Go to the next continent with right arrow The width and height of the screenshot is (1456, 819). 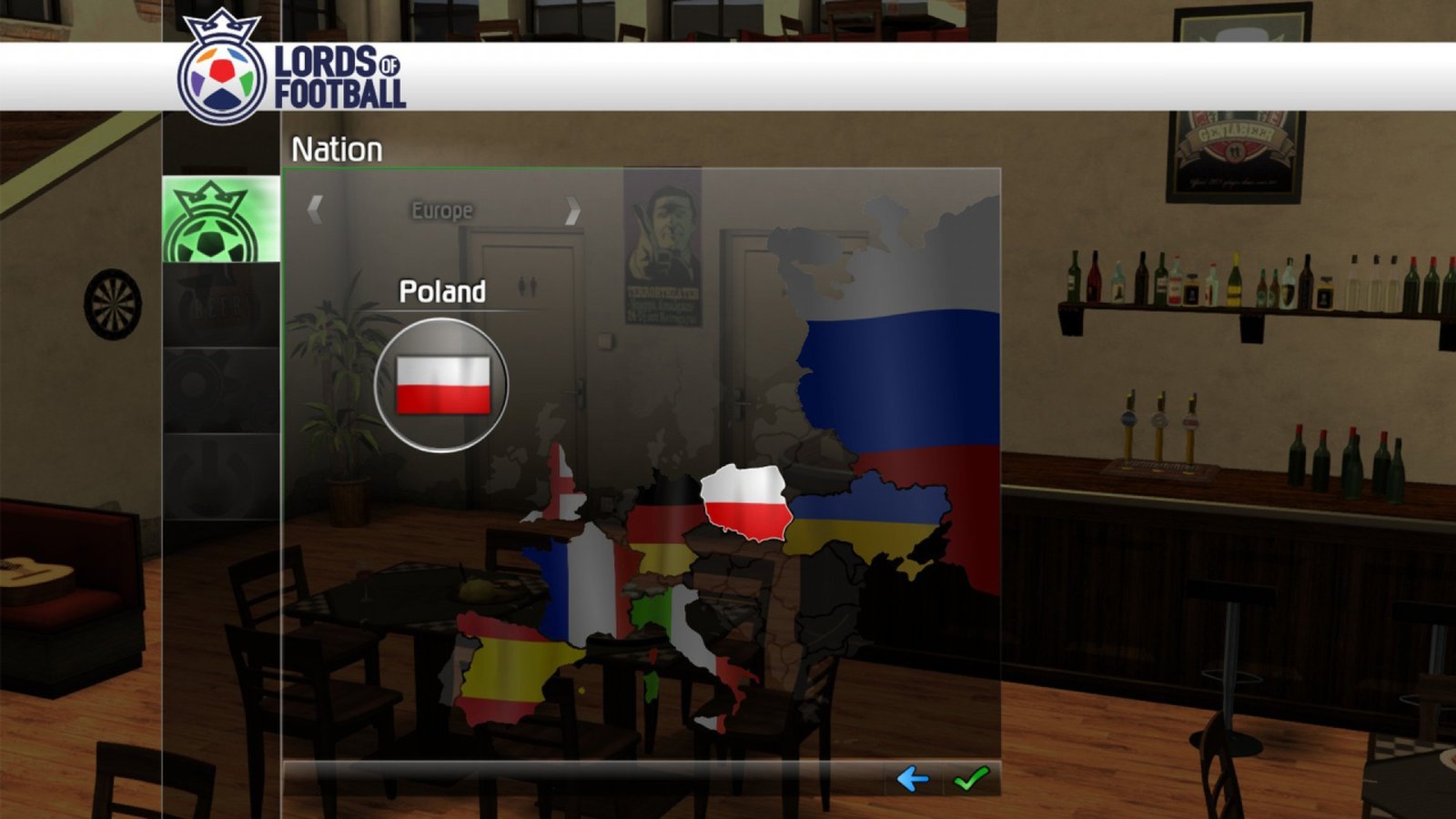tap(571, 210)
